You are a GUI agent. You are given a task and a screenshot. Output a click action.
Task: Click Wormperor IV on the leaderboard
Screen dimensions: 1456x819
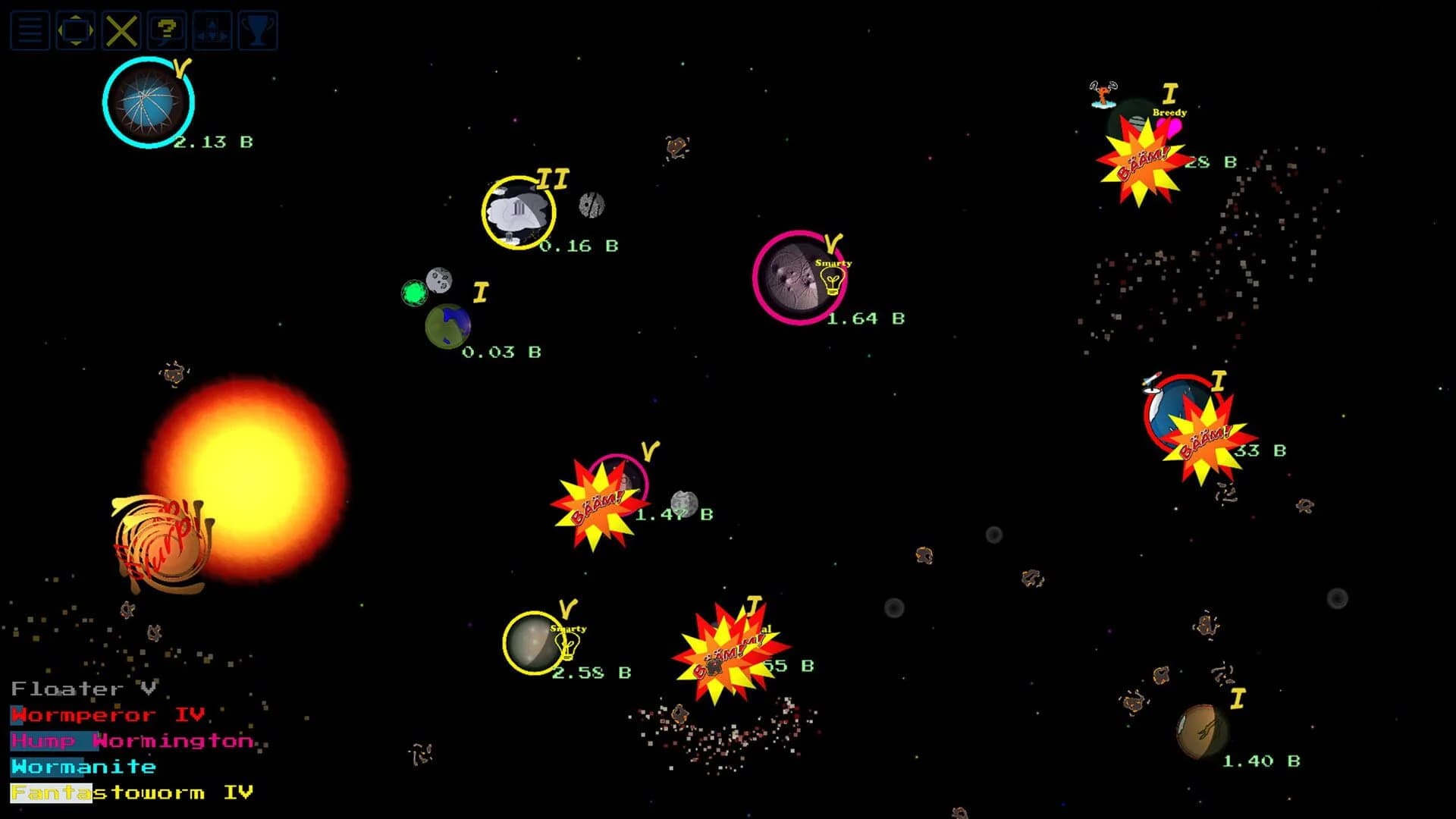point(106,714)
